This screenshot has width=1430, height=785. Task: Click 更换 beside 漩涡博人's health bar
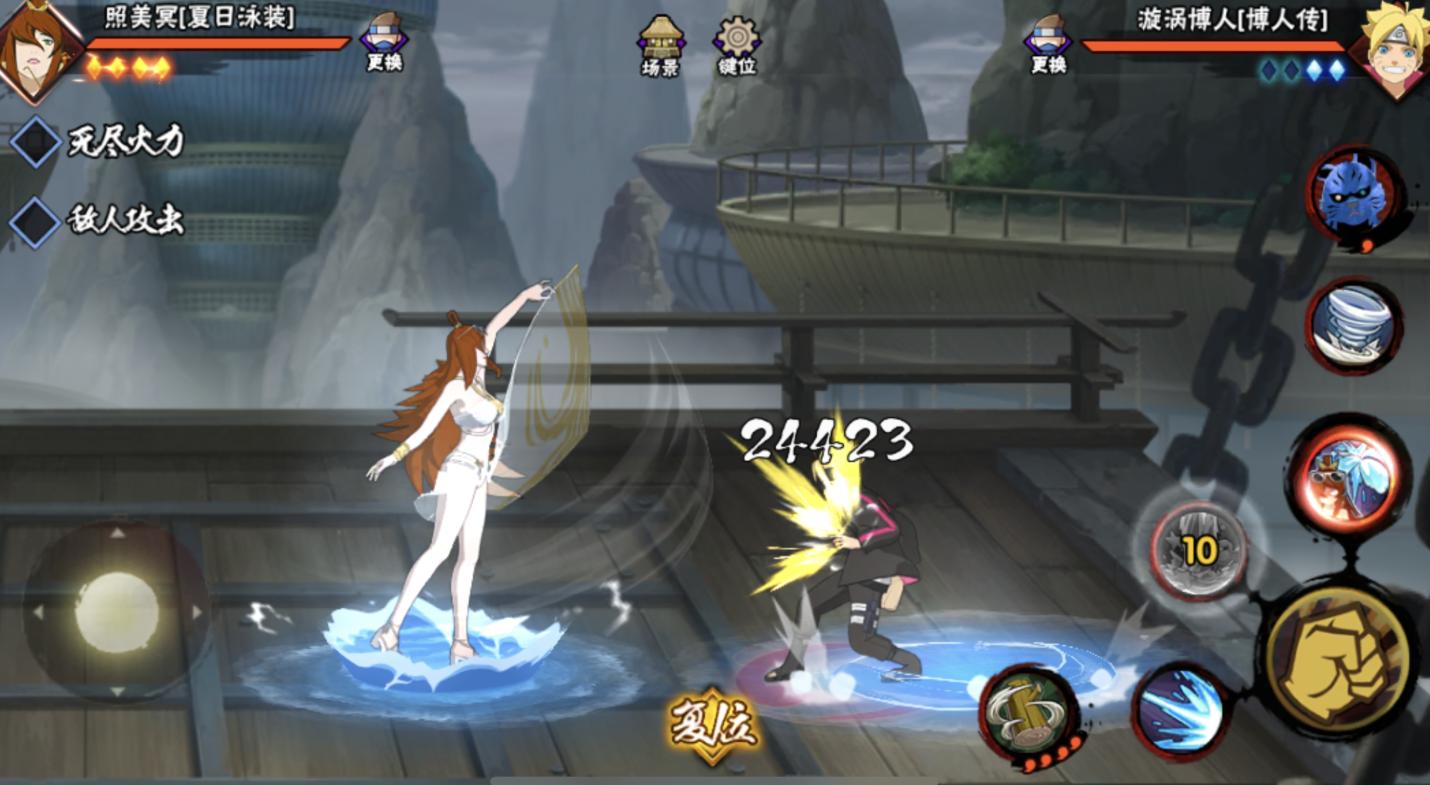pos(1048,43)
